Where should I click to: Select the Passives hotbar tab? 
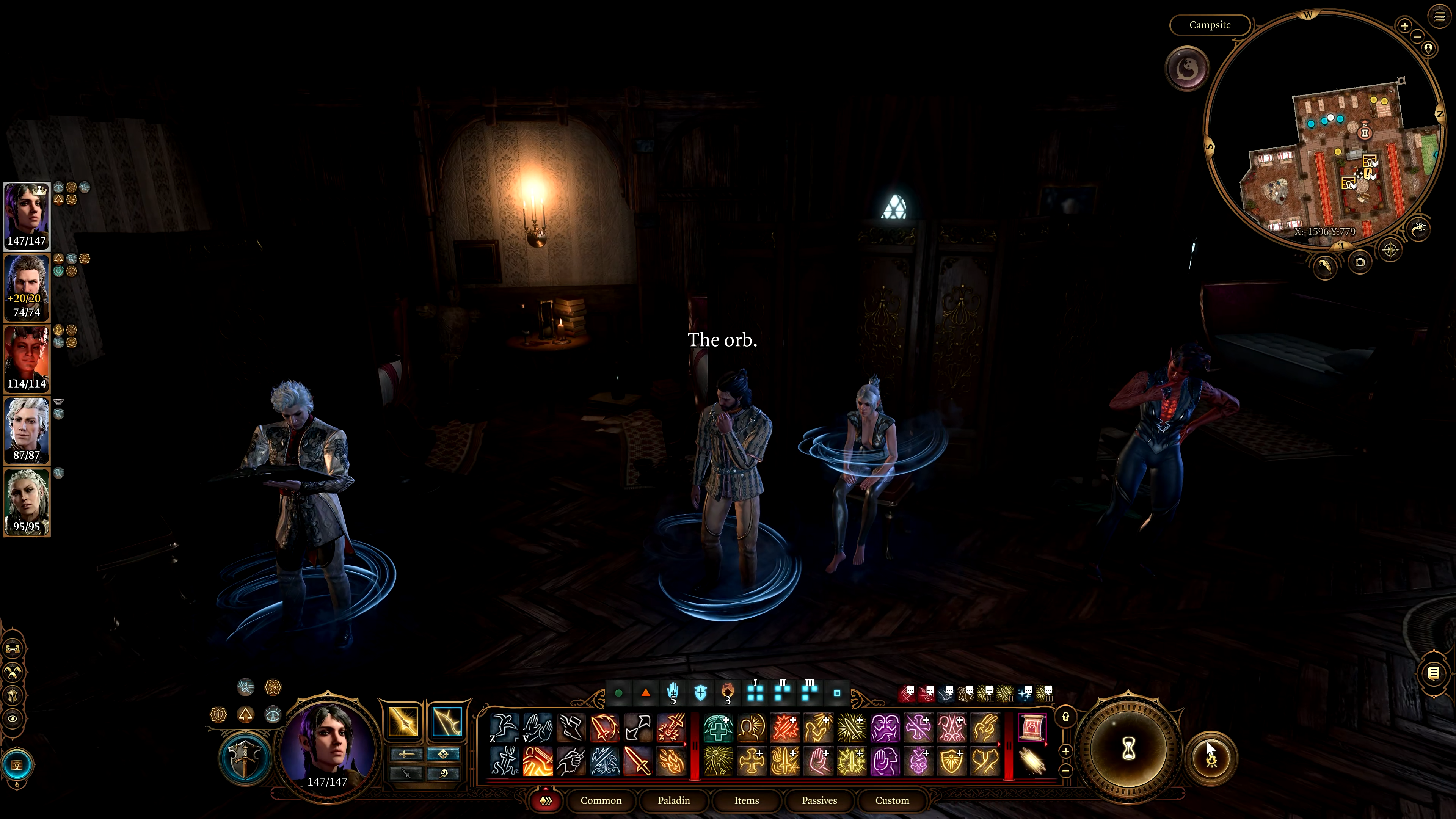pyautogui.click(x=819, y=800)
